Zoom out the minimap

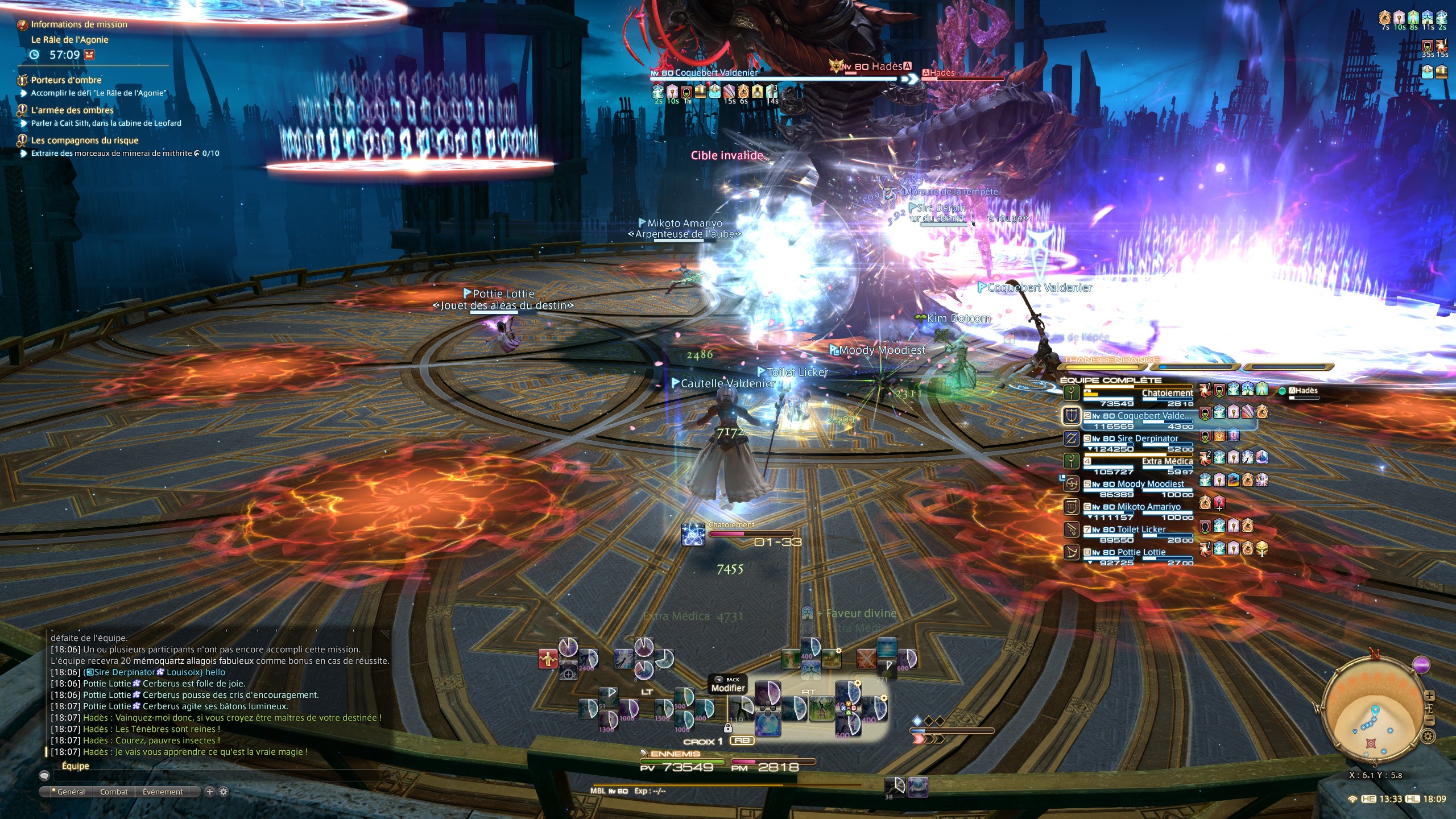(1429, 721)
